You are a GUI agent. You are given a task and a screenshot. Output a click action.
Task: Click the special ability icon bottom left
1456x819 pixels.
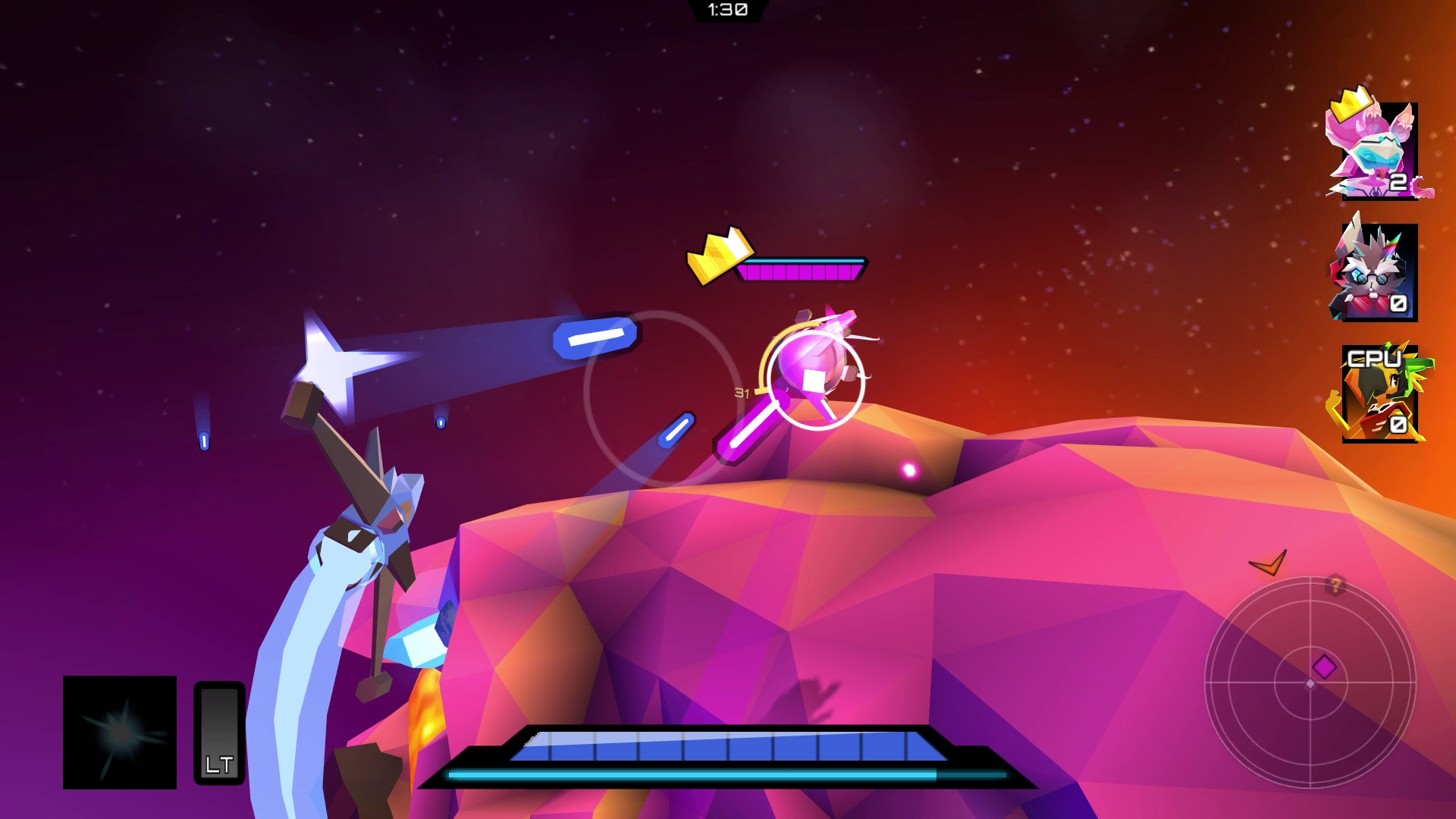click(x=120, y=732)
